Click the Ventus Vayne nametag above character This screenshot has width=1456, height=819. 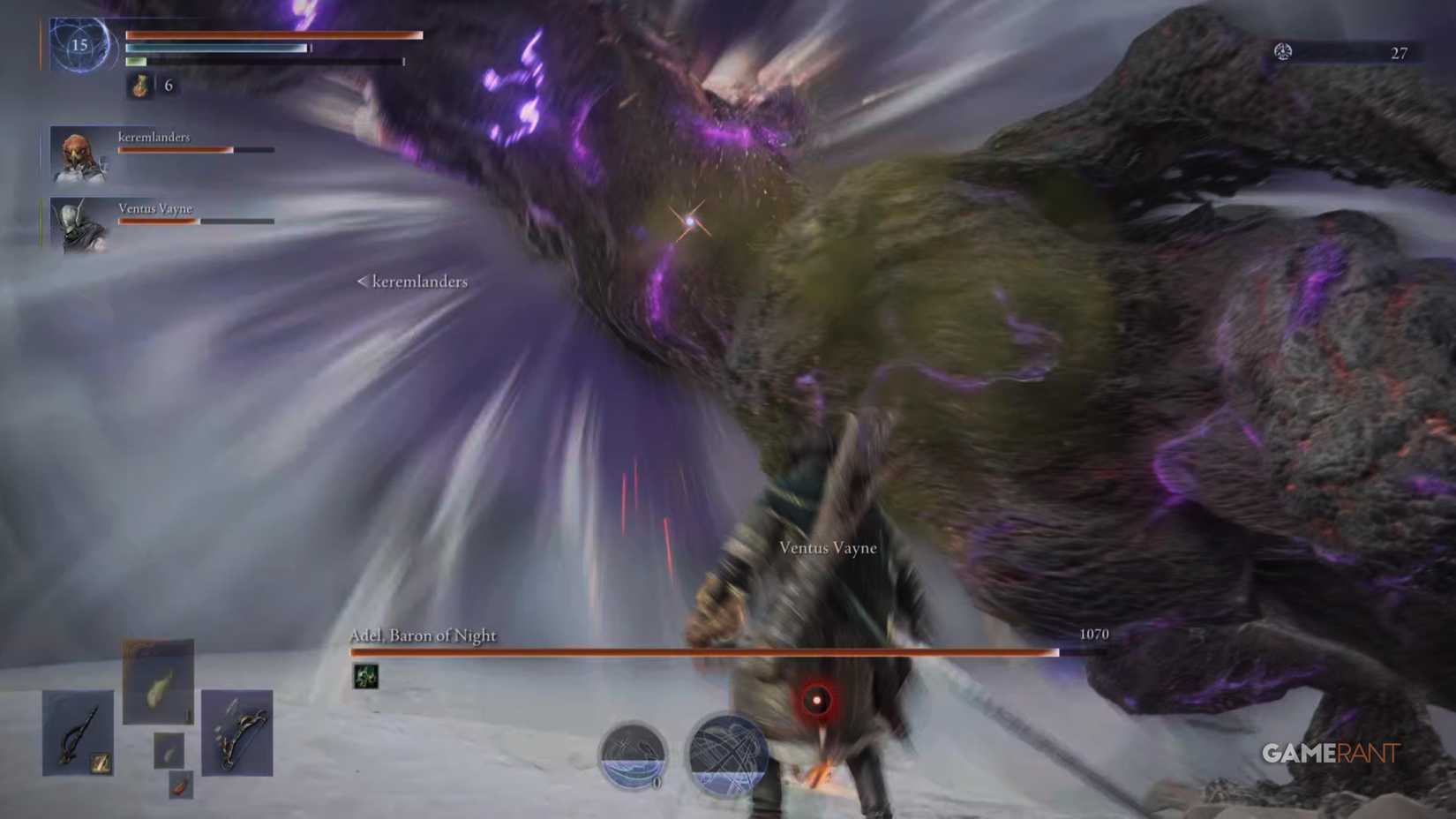[x=826, y=547]
